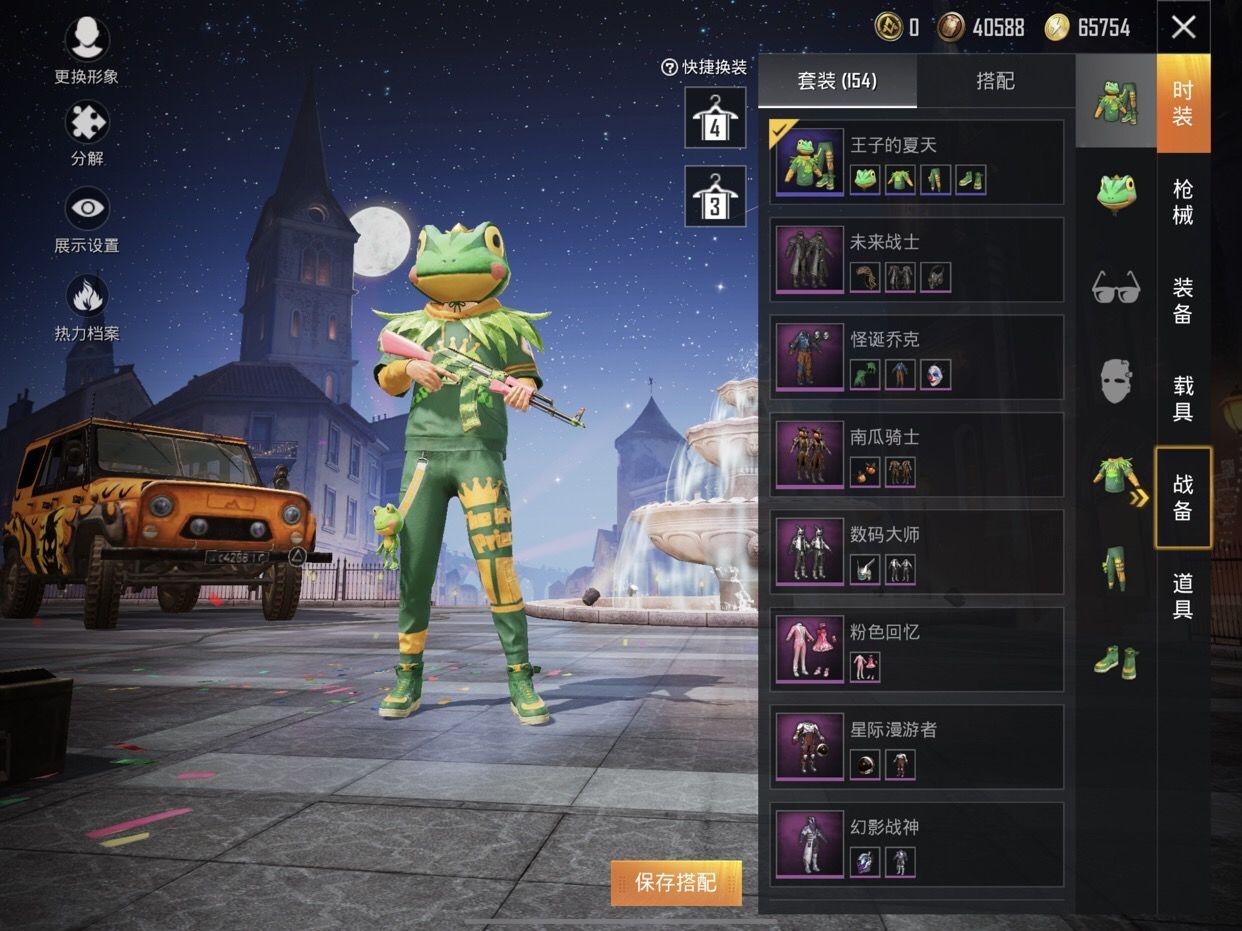This screenshot has height=931, width=1242.
Task: Switch to the 搭配 tab
Action: coord(995,82)
